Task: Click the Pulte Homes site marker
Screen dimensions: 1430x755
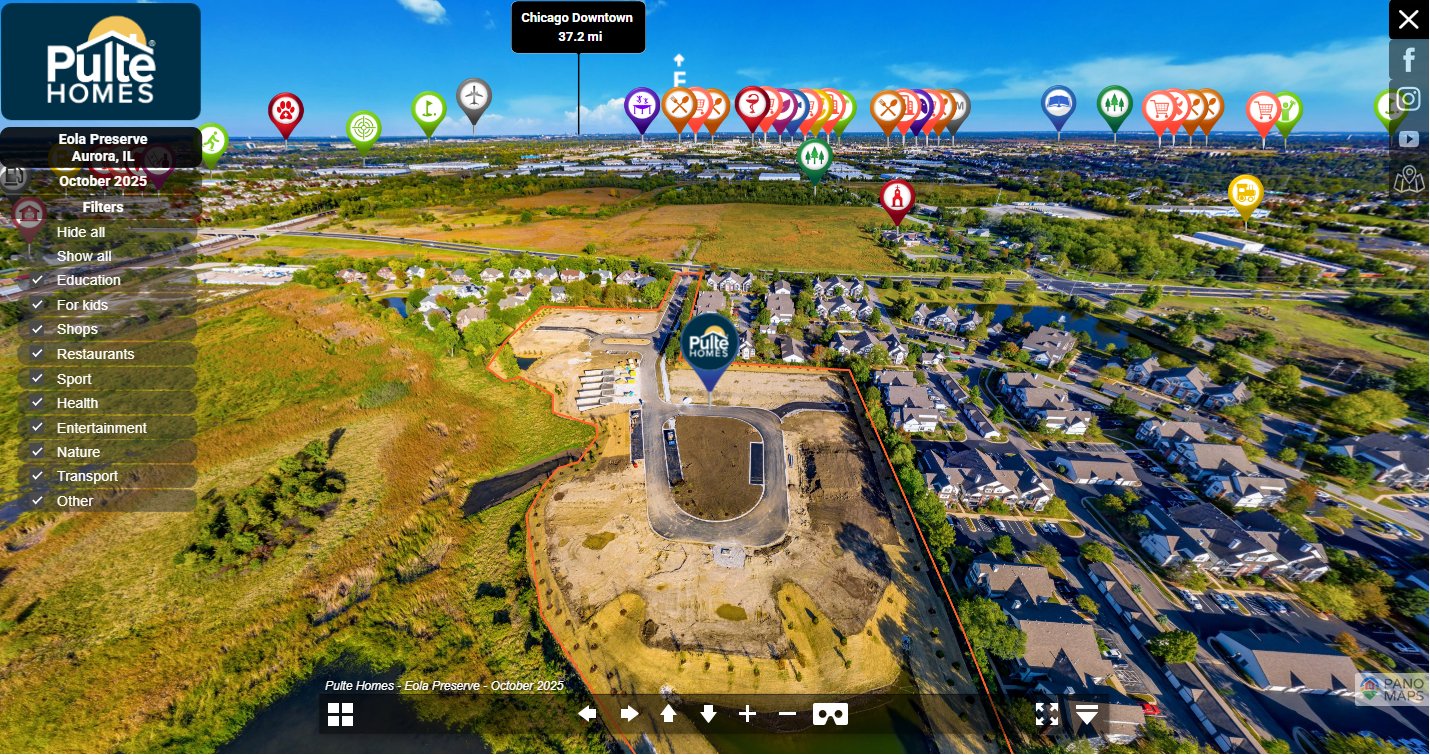Action: coord(710,342)
